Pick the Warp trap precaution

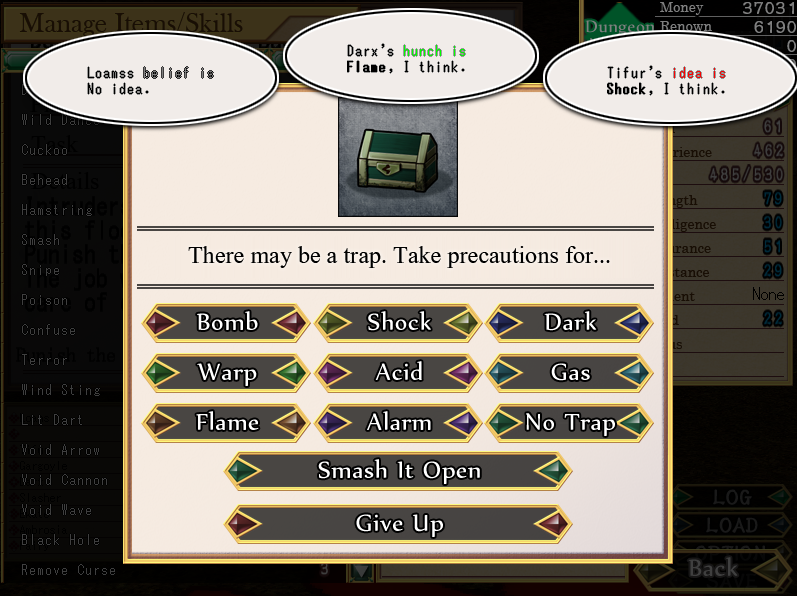point(227,373)
